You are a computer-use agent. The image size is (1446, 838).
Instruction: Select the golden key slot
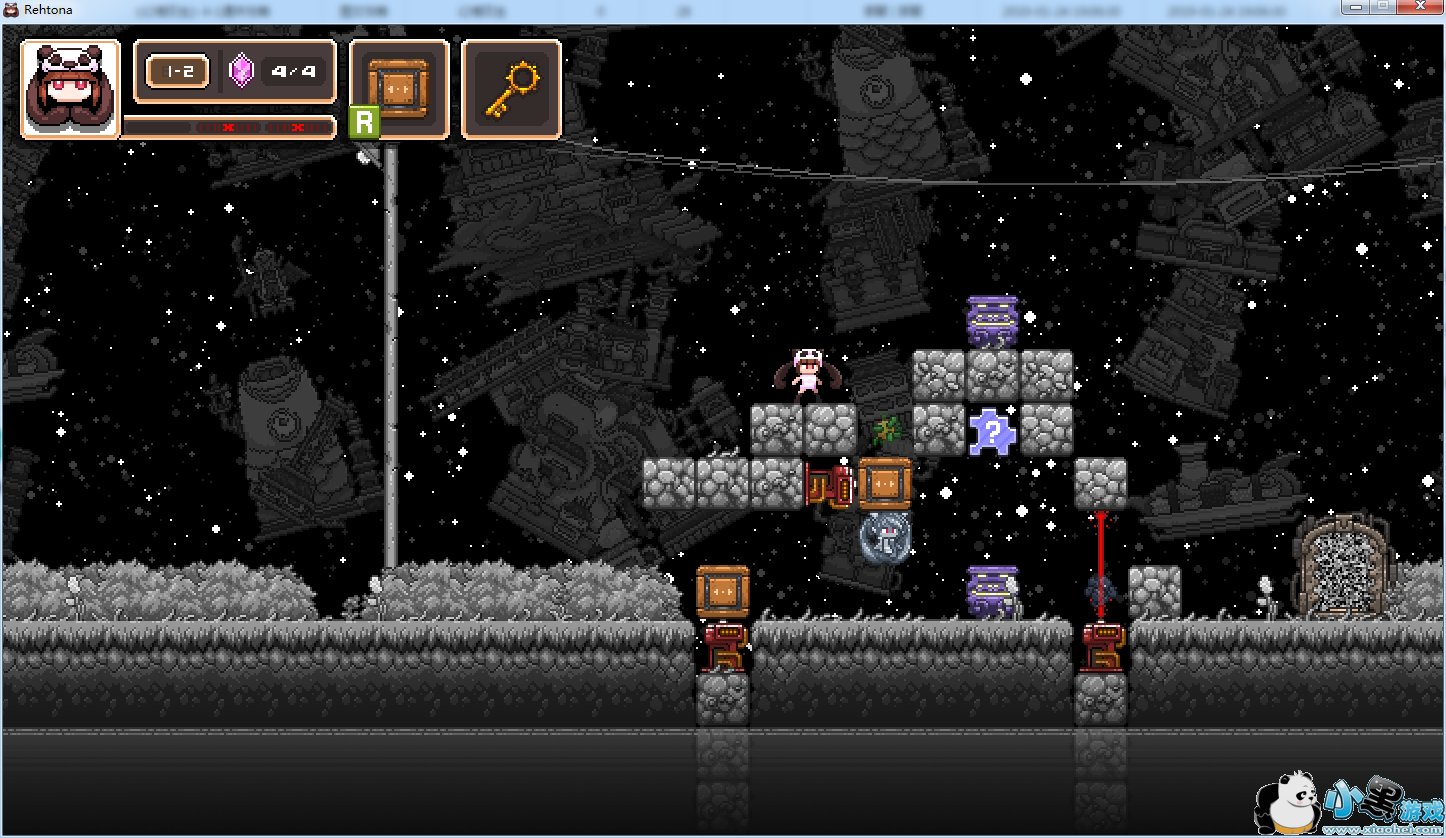pyautogui.click(x=511, y=89)
